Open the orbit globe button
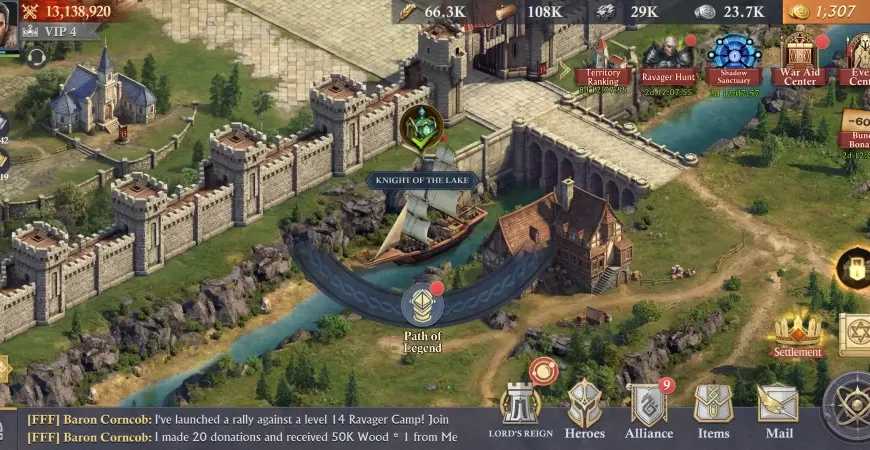The width and height of the screenshot is (870, 450). coord(850,405)
